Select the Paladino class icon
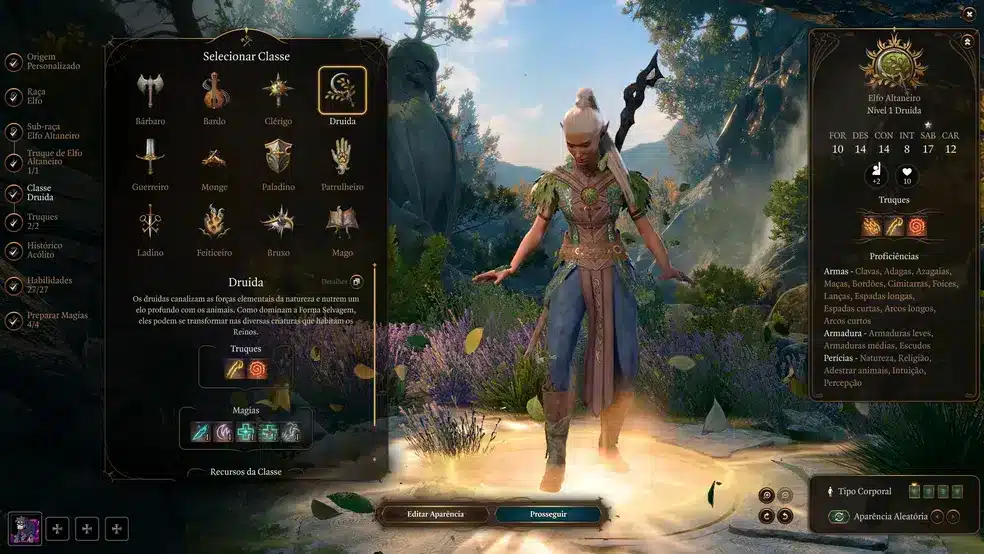 (278, 157)
